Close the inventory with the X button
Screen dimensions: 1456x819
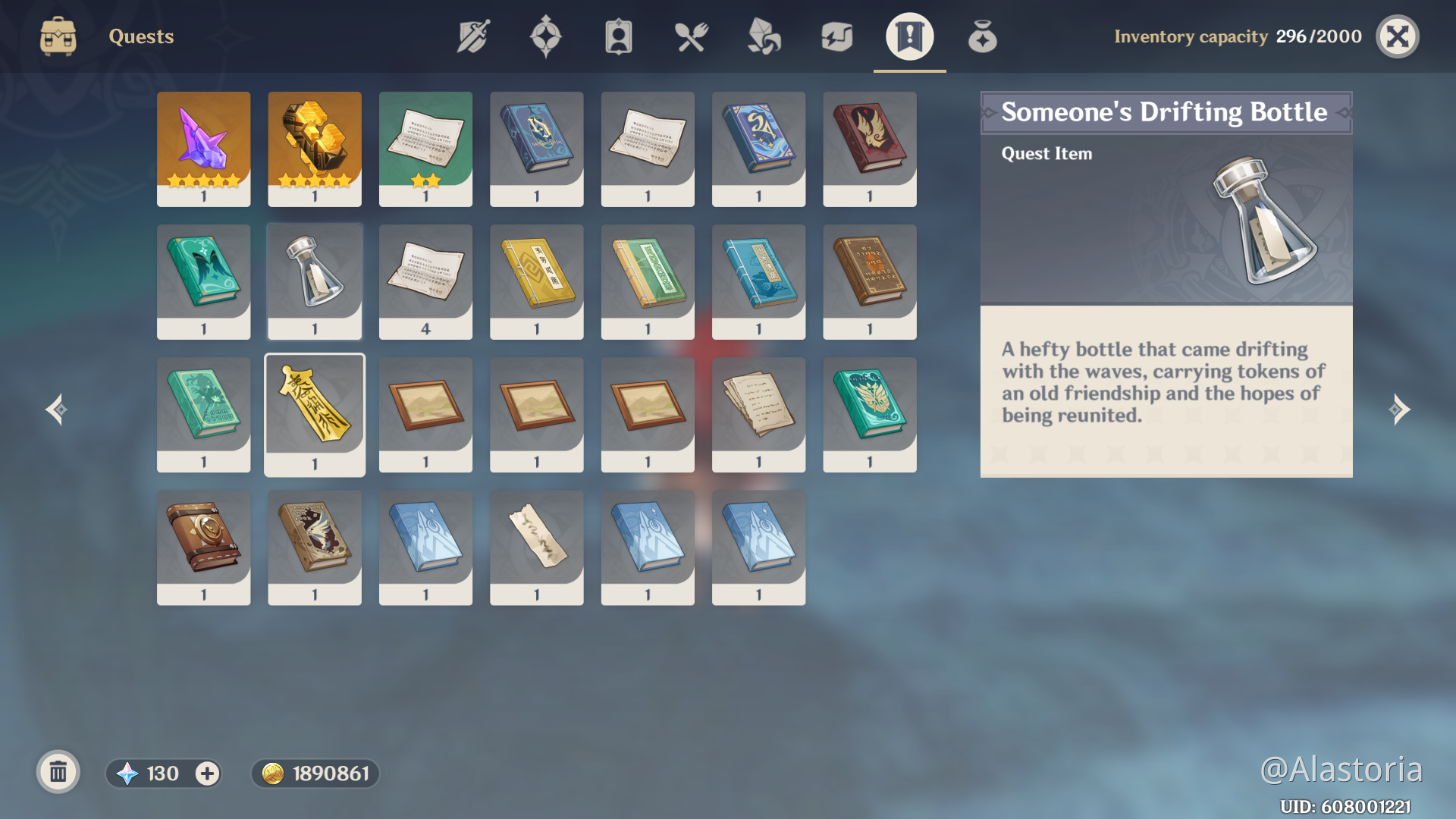pos(1398,36)
